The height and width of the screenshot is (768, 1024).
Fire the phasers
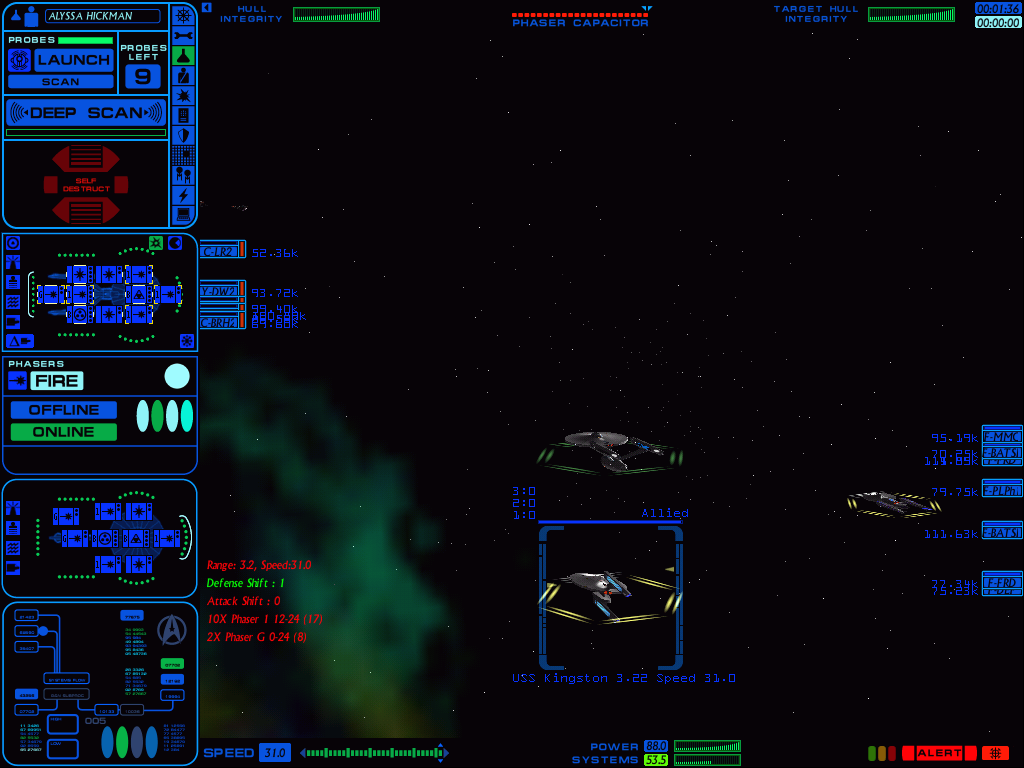tap(56, 380)
